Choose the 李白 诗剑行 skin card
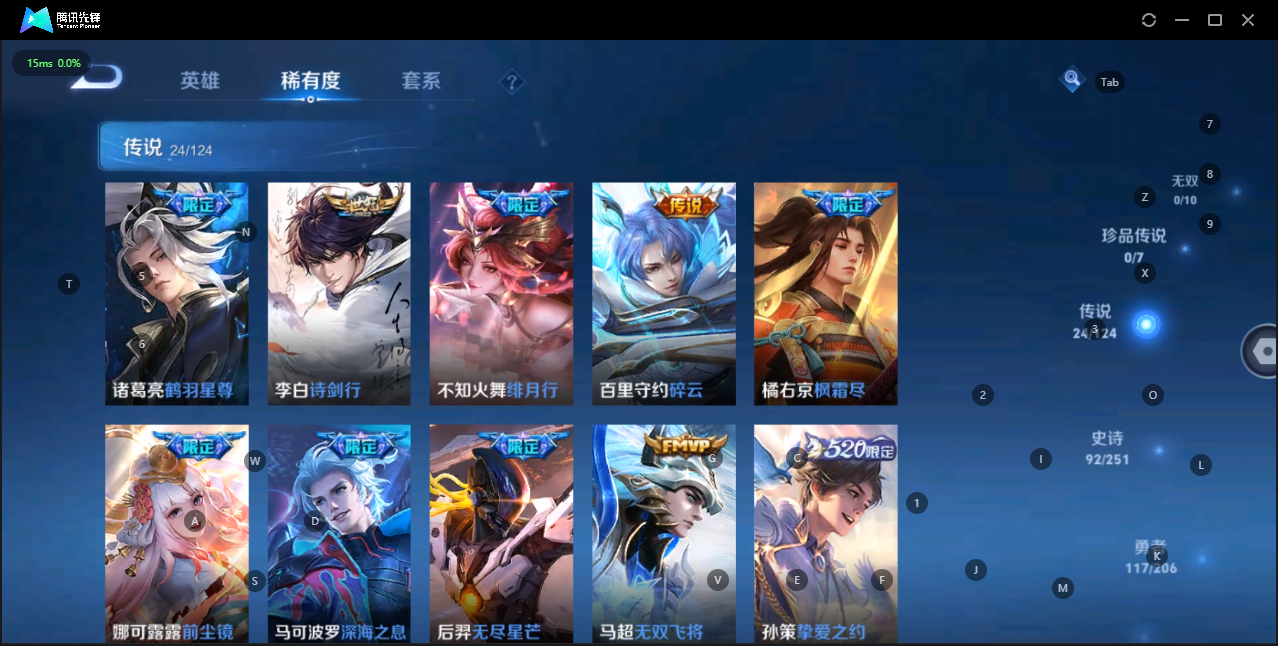This screenshot has width=1278, height=646. click(x=339, y=294)
